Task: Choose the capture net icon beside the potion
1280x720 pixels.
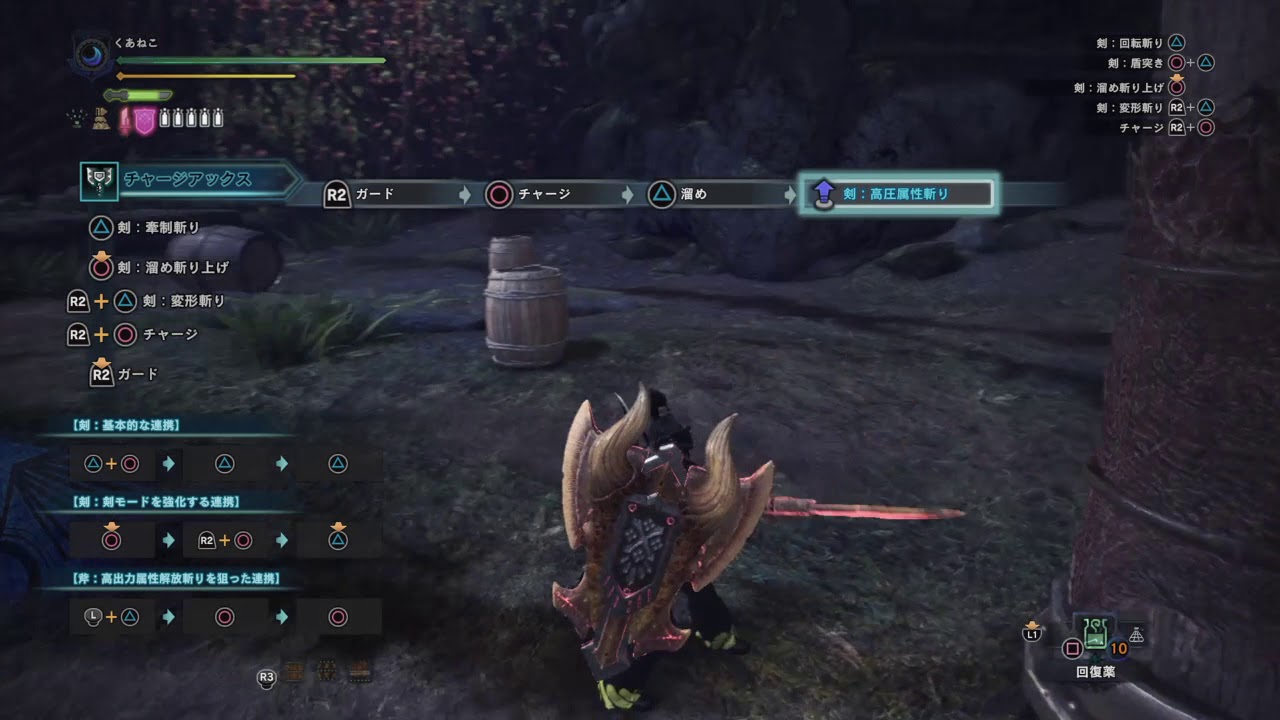Action: [x=1136, y=635]
